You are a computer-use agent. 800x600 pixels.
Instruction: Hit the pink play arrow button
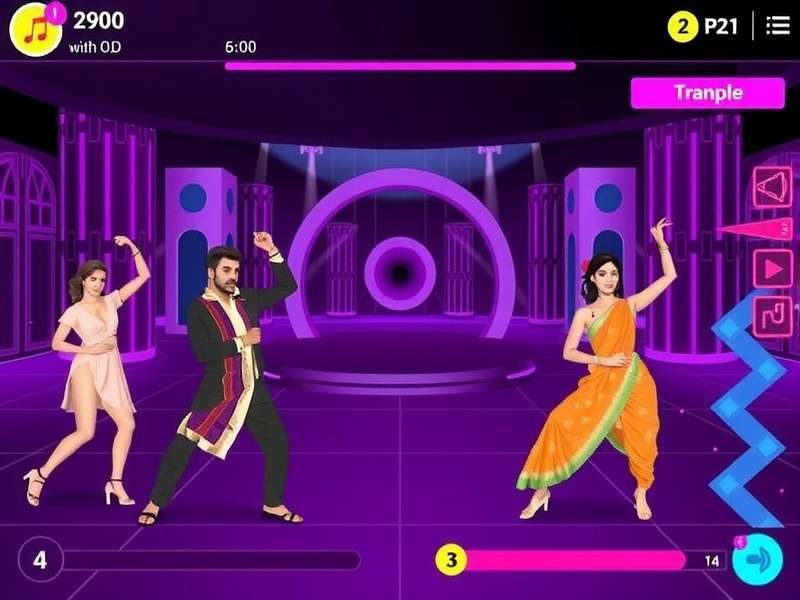click(771, 267)
